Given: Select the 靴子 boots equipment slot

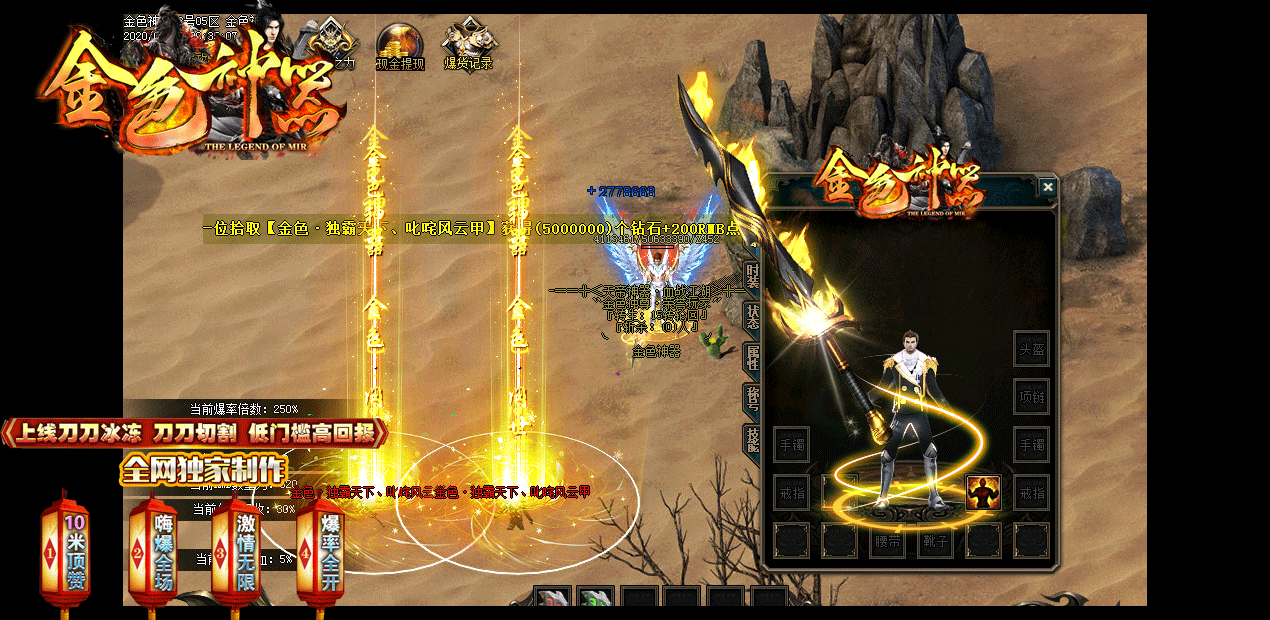Looking at the screenshot, I should point(935,541).
